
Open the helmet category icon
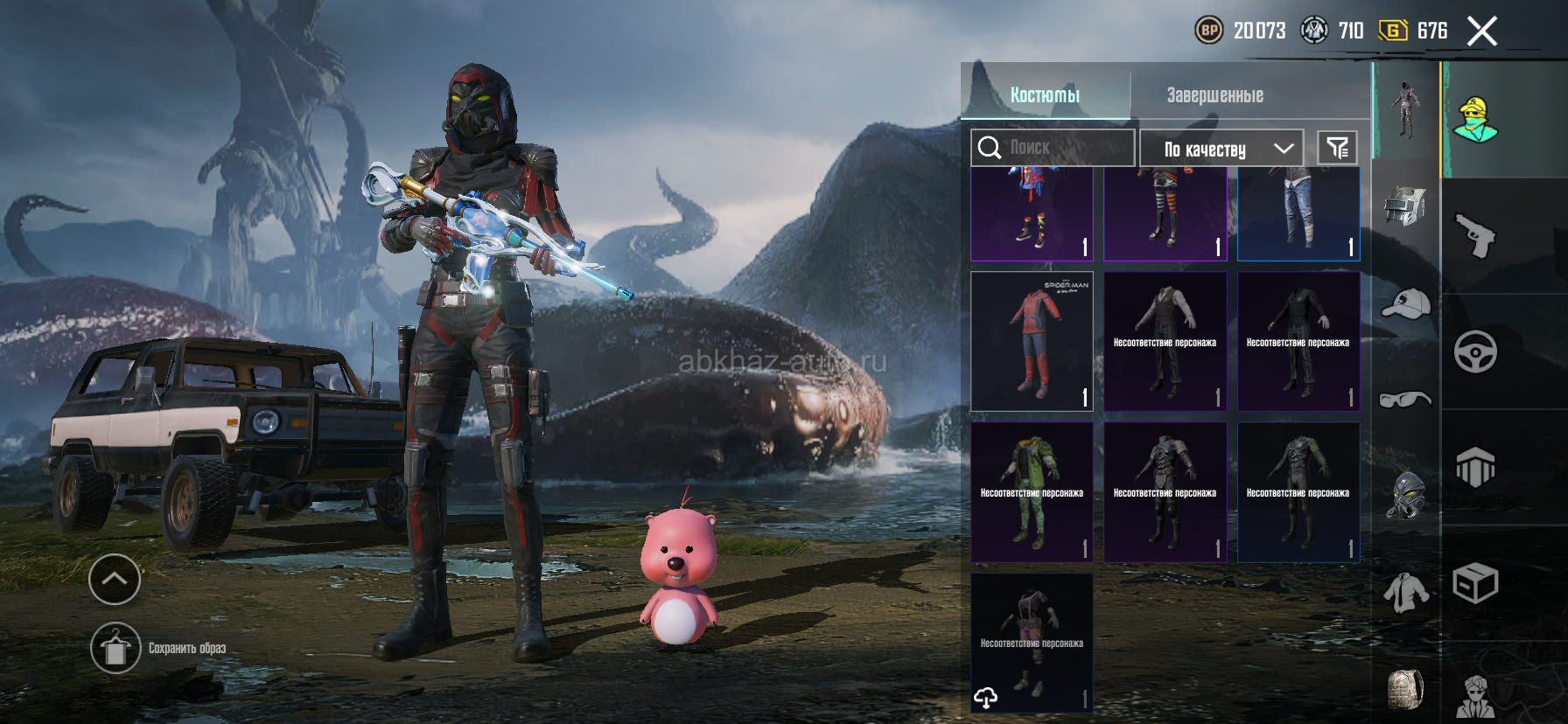[1404, 206]
